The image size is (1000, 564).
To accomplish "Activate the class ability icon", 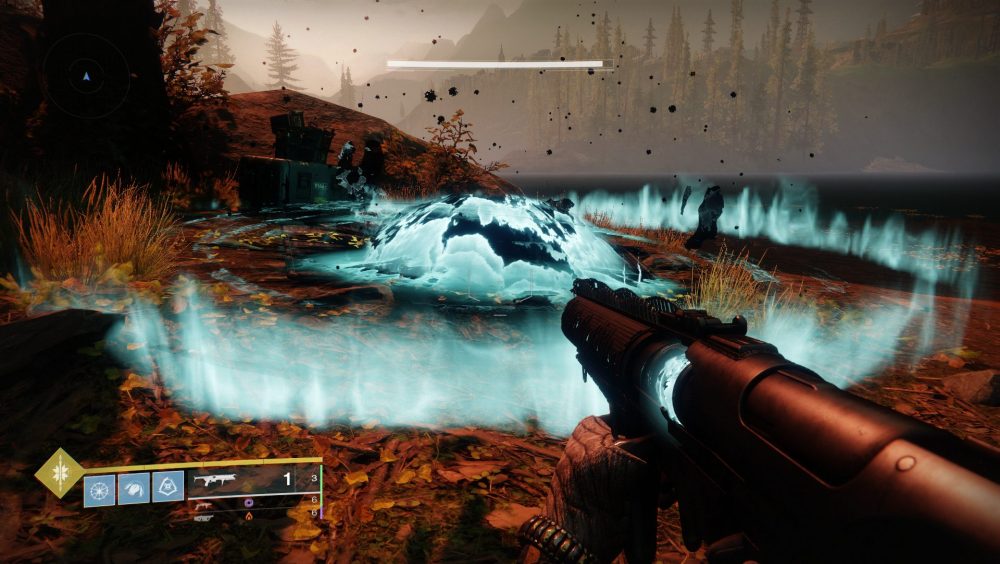I will coord(169,487).
